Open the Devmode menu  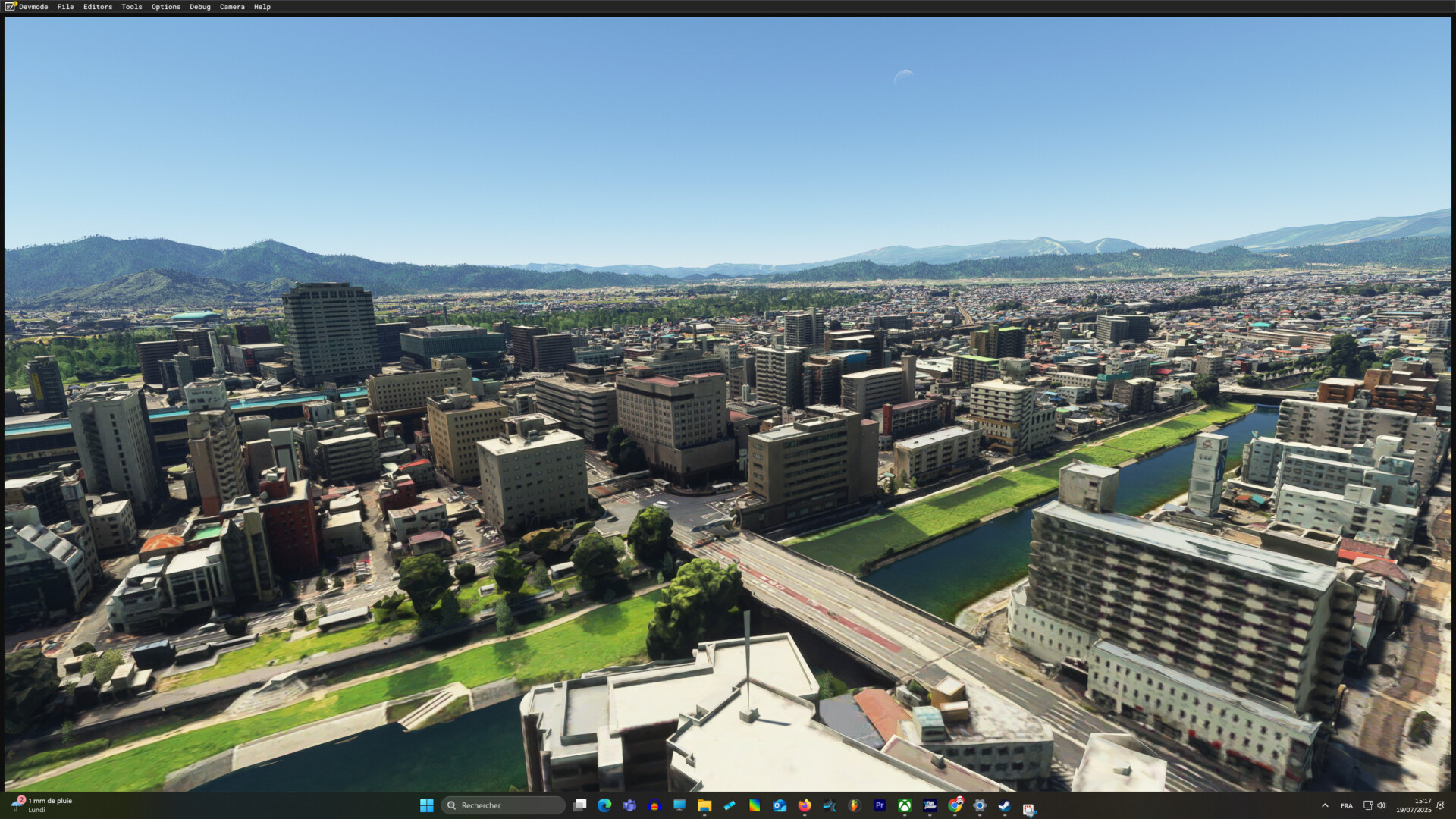(x=33, y=7)
